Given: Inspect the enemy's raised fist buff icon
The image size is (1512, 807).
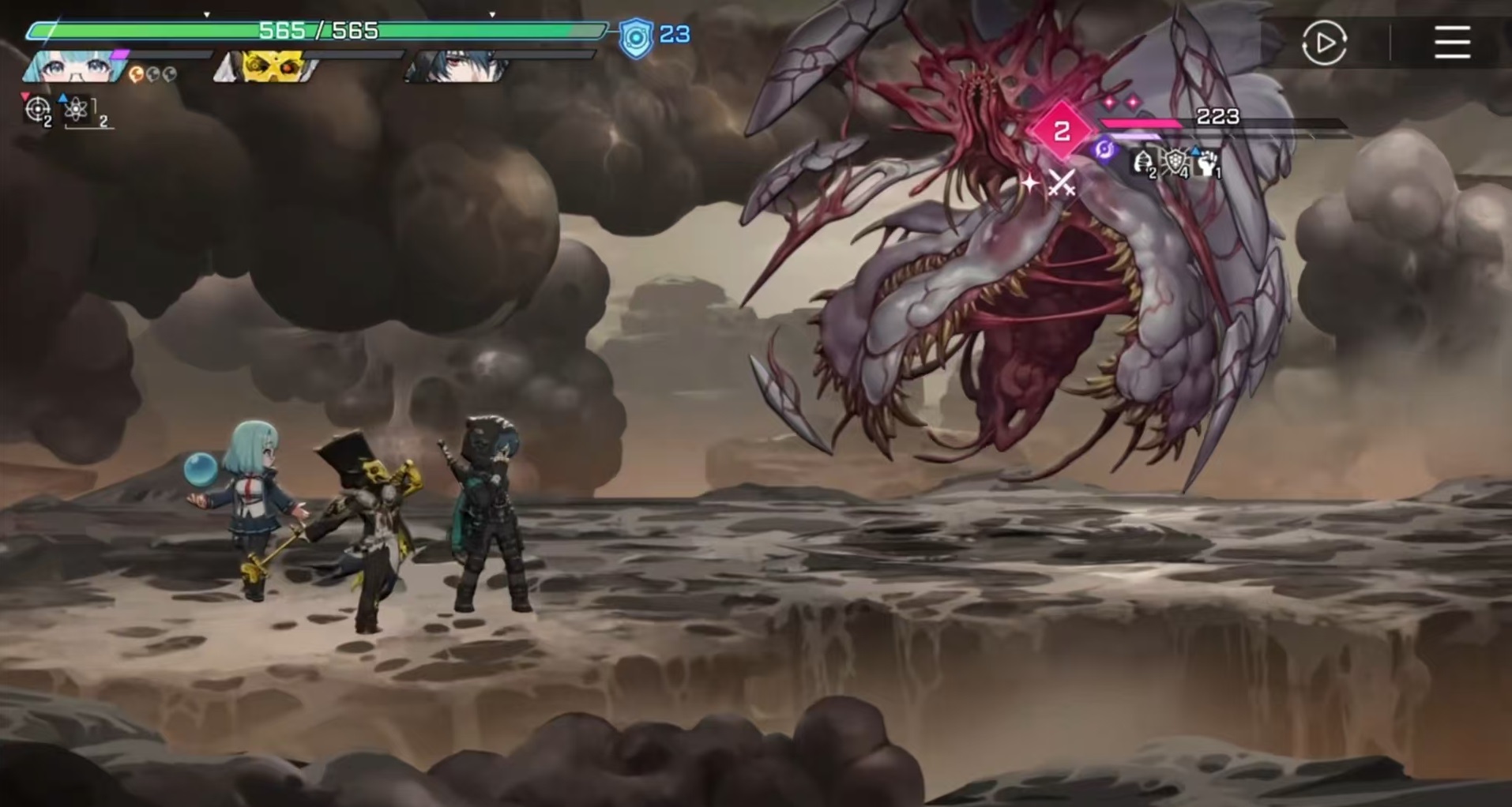Looking at the screenshot, I should (1206, 163).
